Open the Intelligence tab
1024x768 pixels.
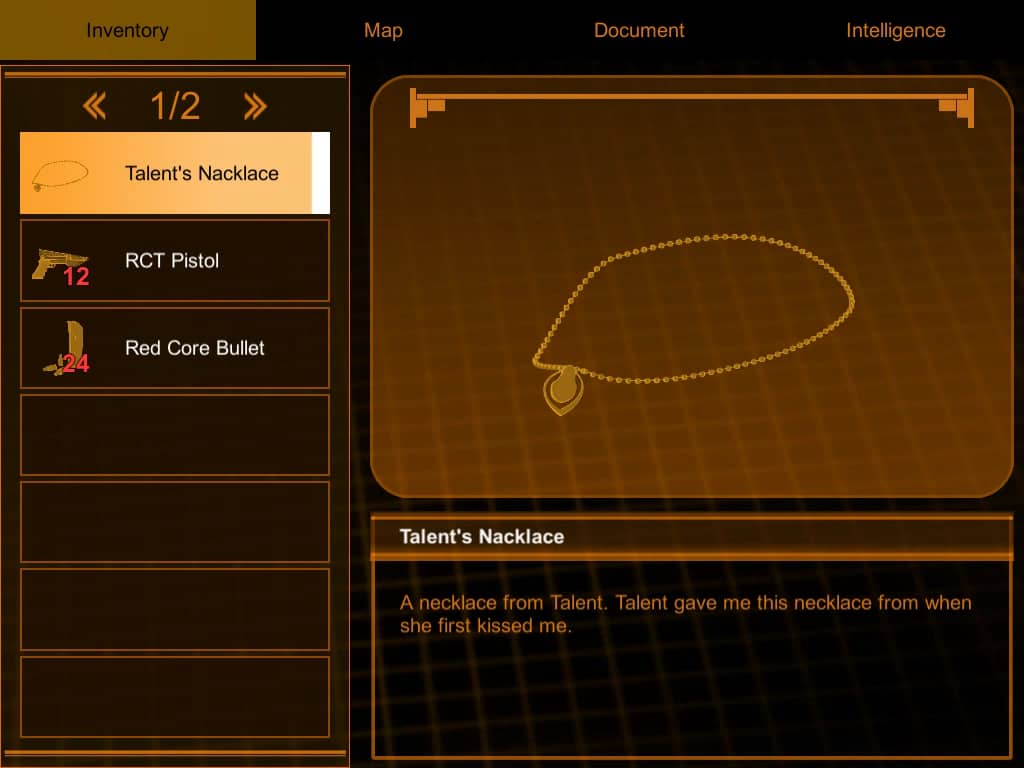(x=895, y=30)
